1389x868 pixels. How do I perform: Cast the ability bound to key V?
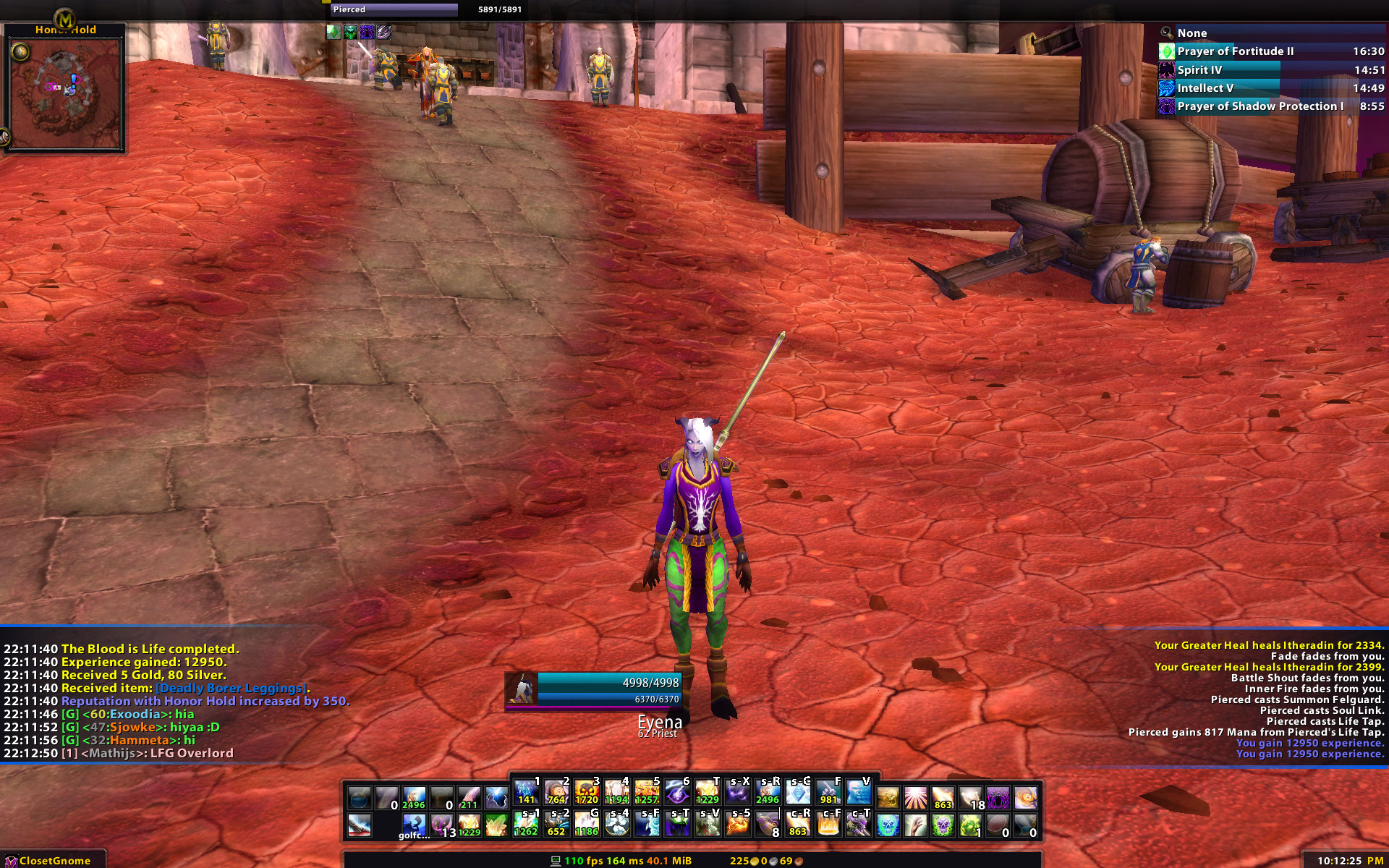[x=858, y=793]
